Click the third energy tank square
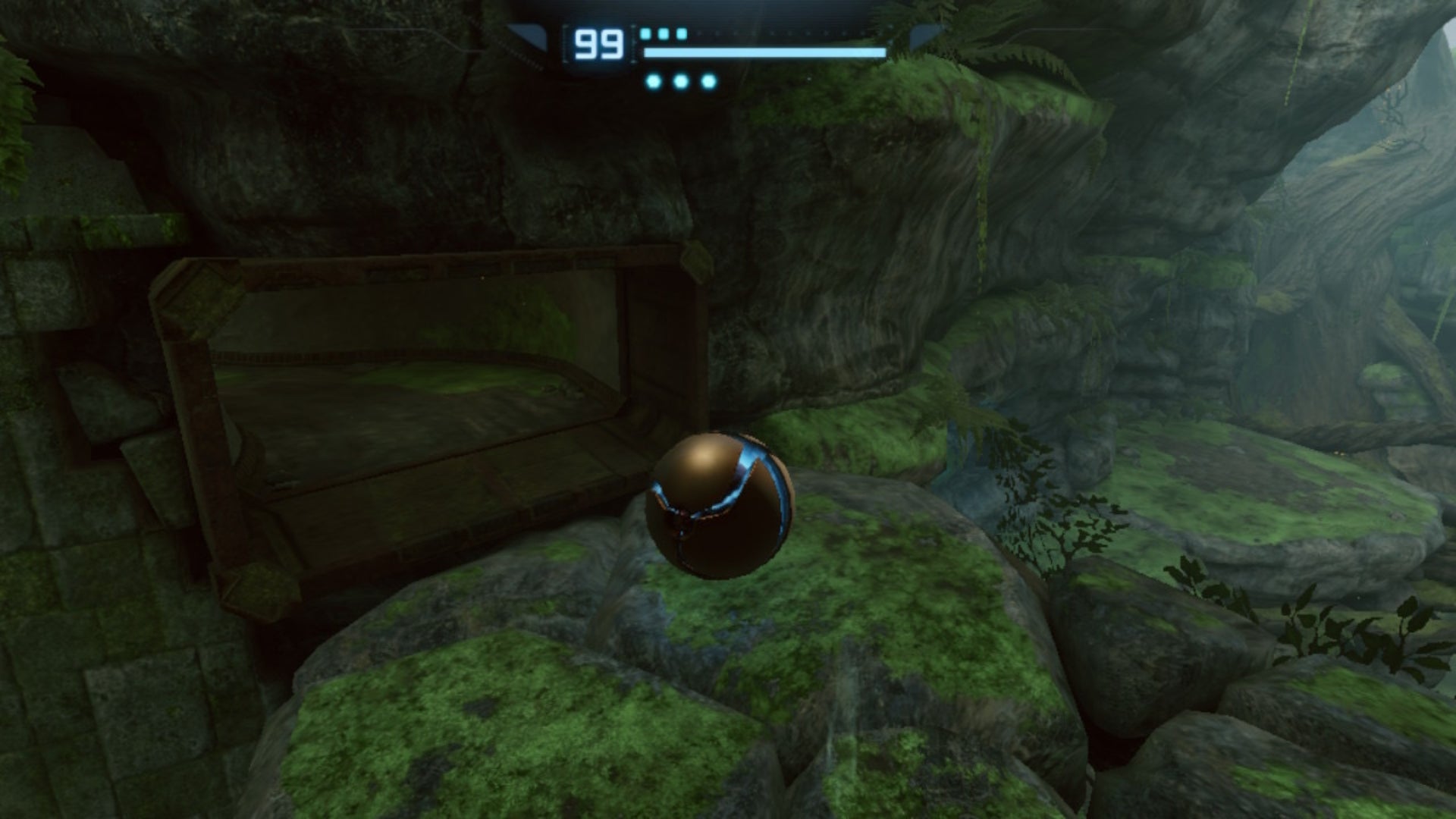 coord(679,34)
